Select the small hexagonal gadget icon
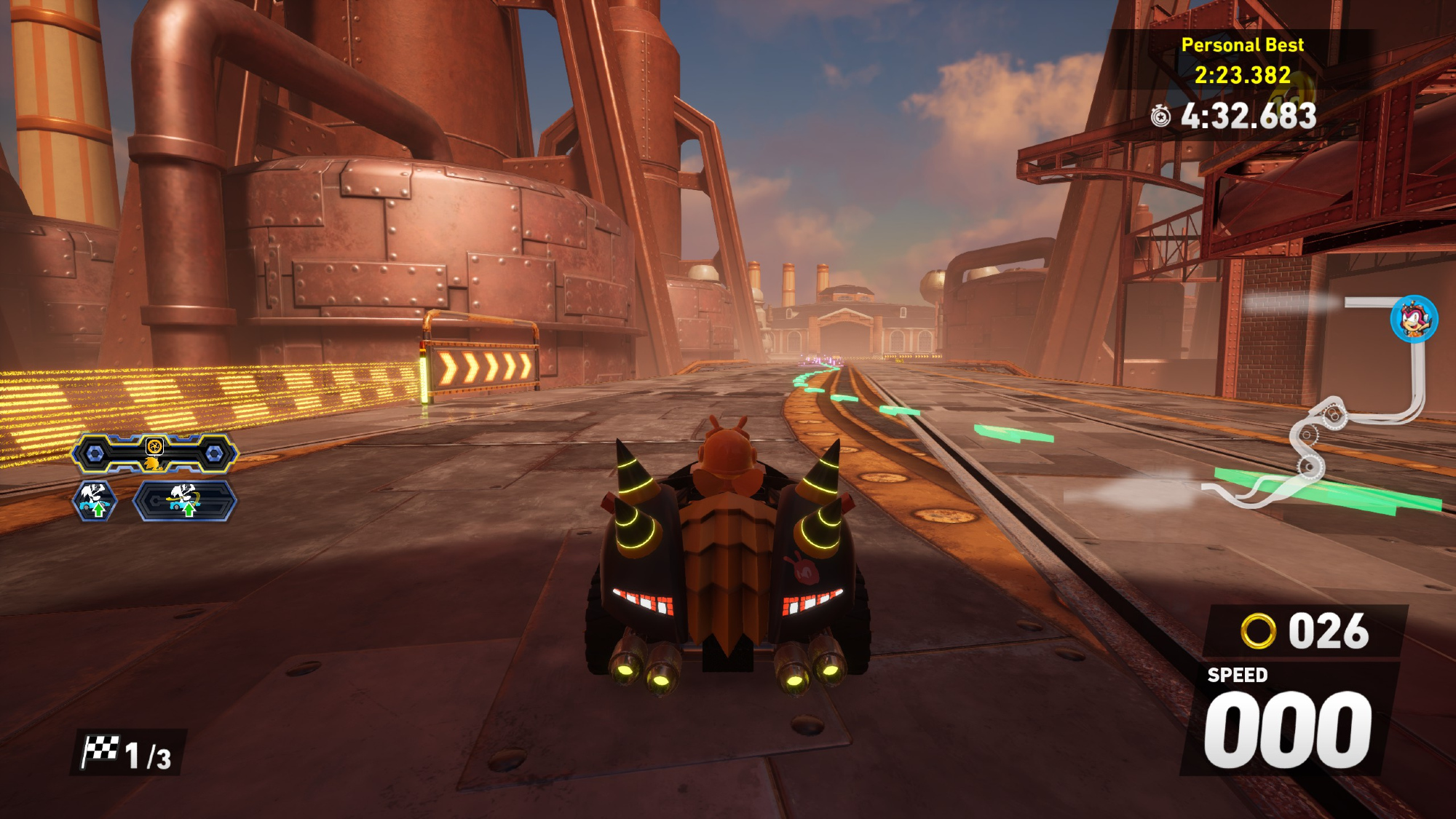Image resolution: width=1456 pixels, height=819 pixels. coord(95,501)
